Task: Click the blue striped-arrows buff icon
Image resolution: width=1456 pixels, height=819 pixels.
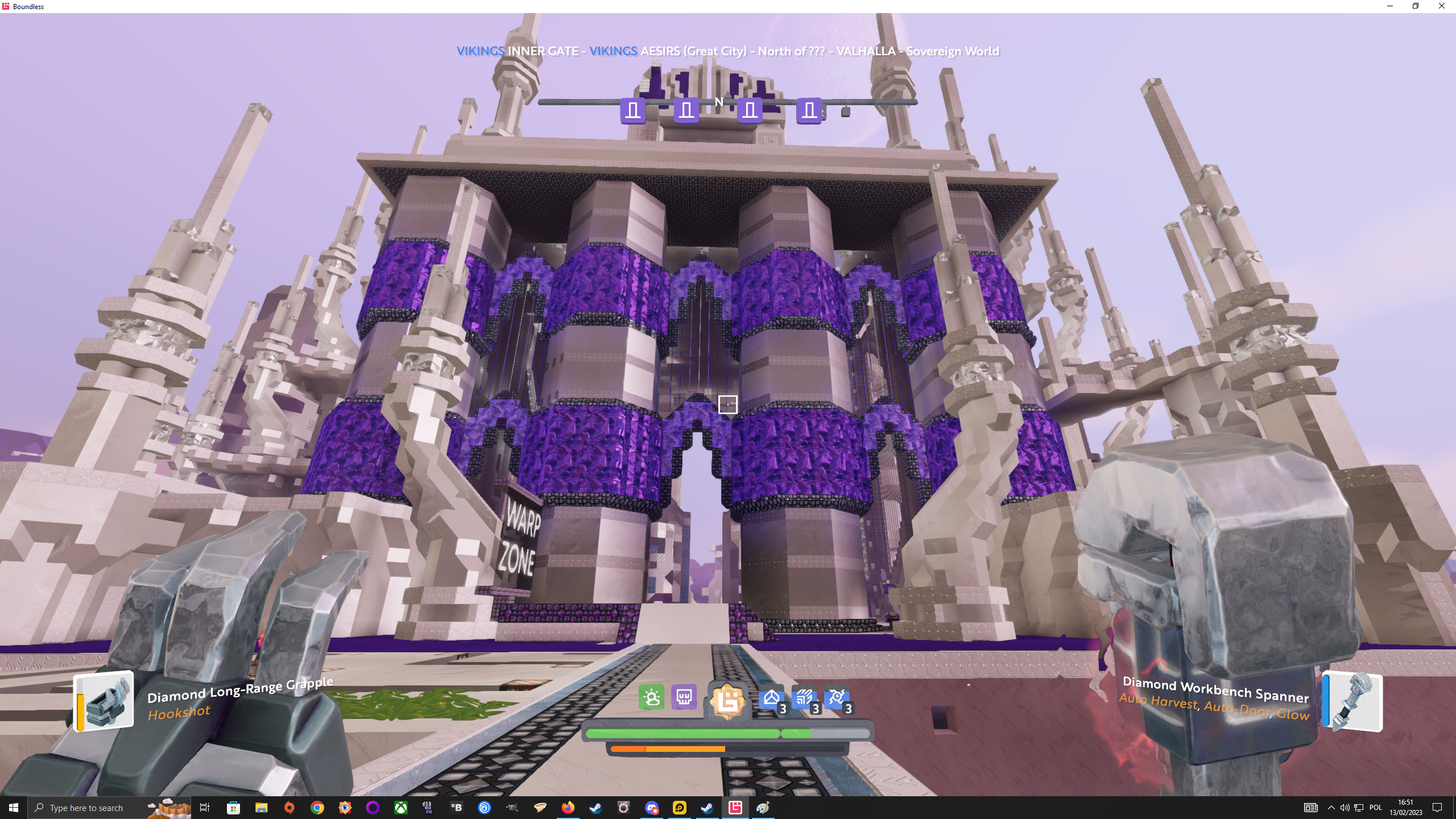Action: pyautogui.click(x=805, y=698)
